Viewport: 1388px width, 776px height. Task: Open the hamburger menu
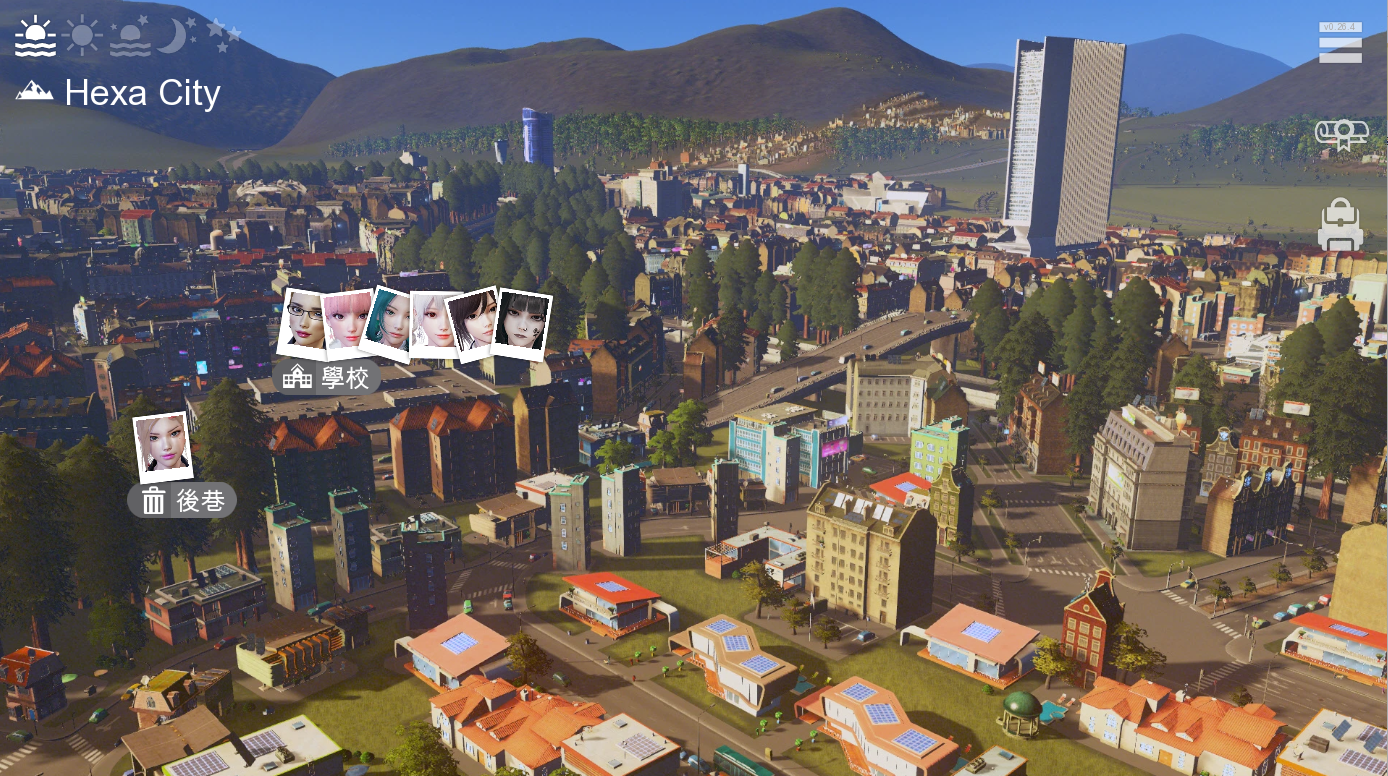coord(1340,46)
